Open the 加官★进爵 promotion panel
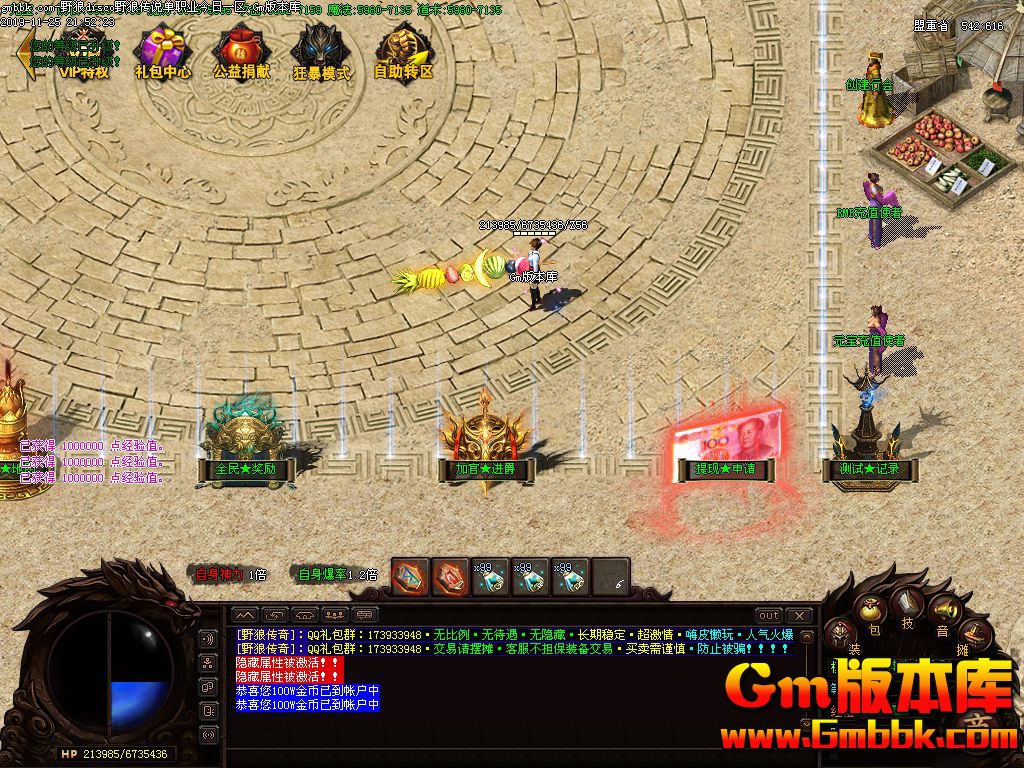The height and width of the screenshot is (768, 1024). (x=485, y=468)
